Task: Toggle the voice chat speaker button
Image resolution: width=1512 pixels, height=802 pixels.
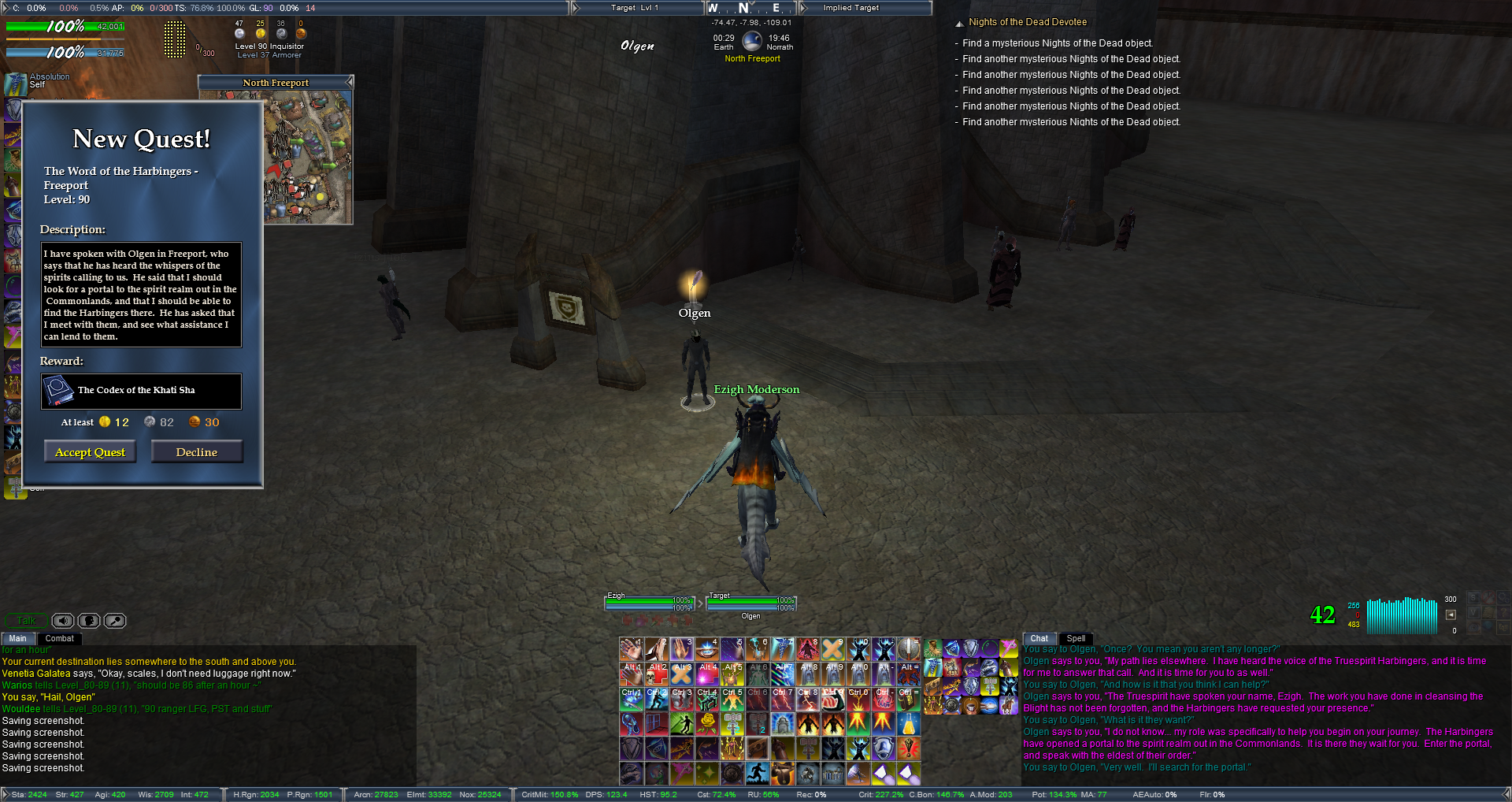Action: (63, 621)
